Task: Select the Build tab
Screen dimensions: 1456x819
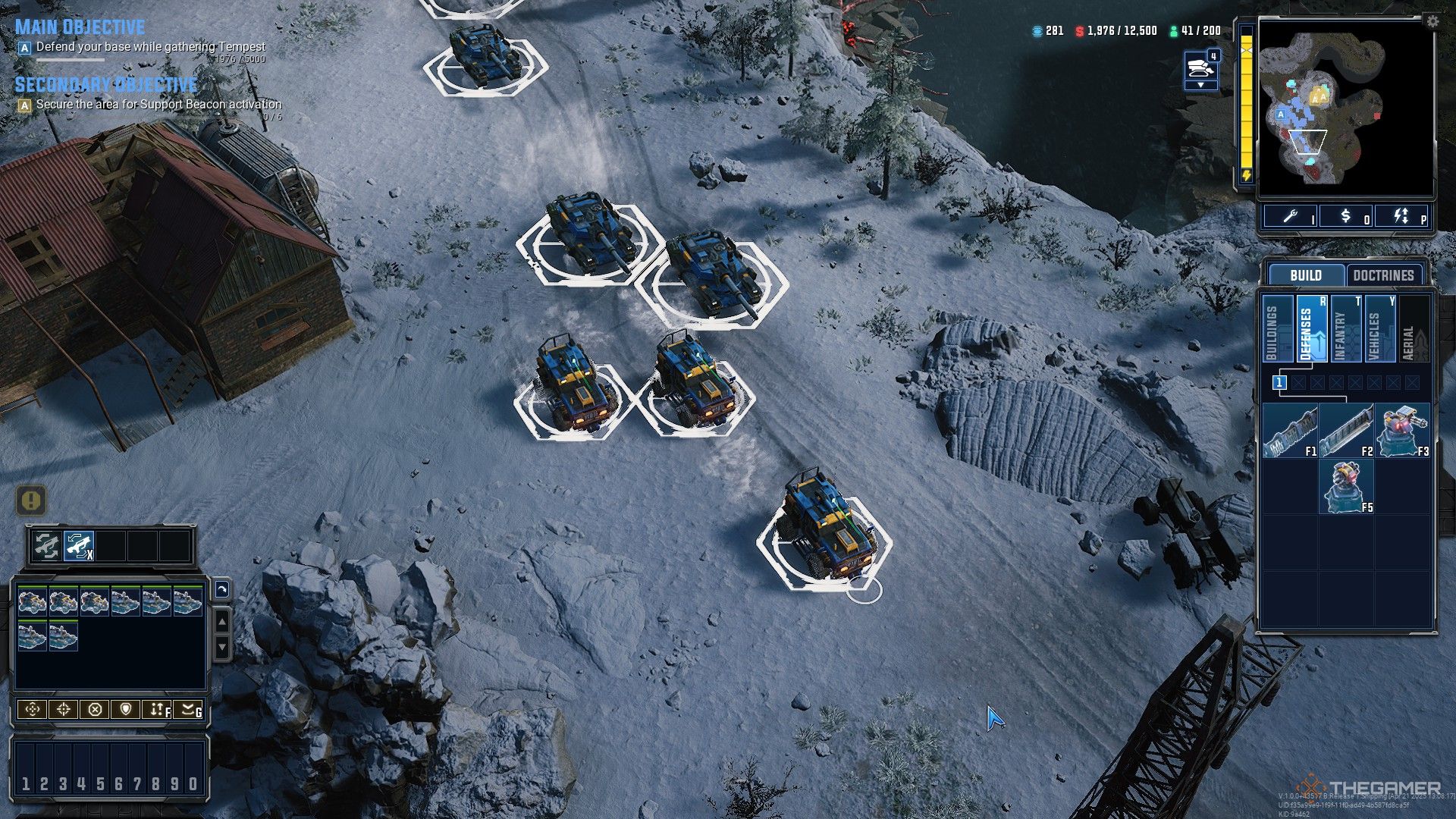Action: click(x=1305, y=275)
